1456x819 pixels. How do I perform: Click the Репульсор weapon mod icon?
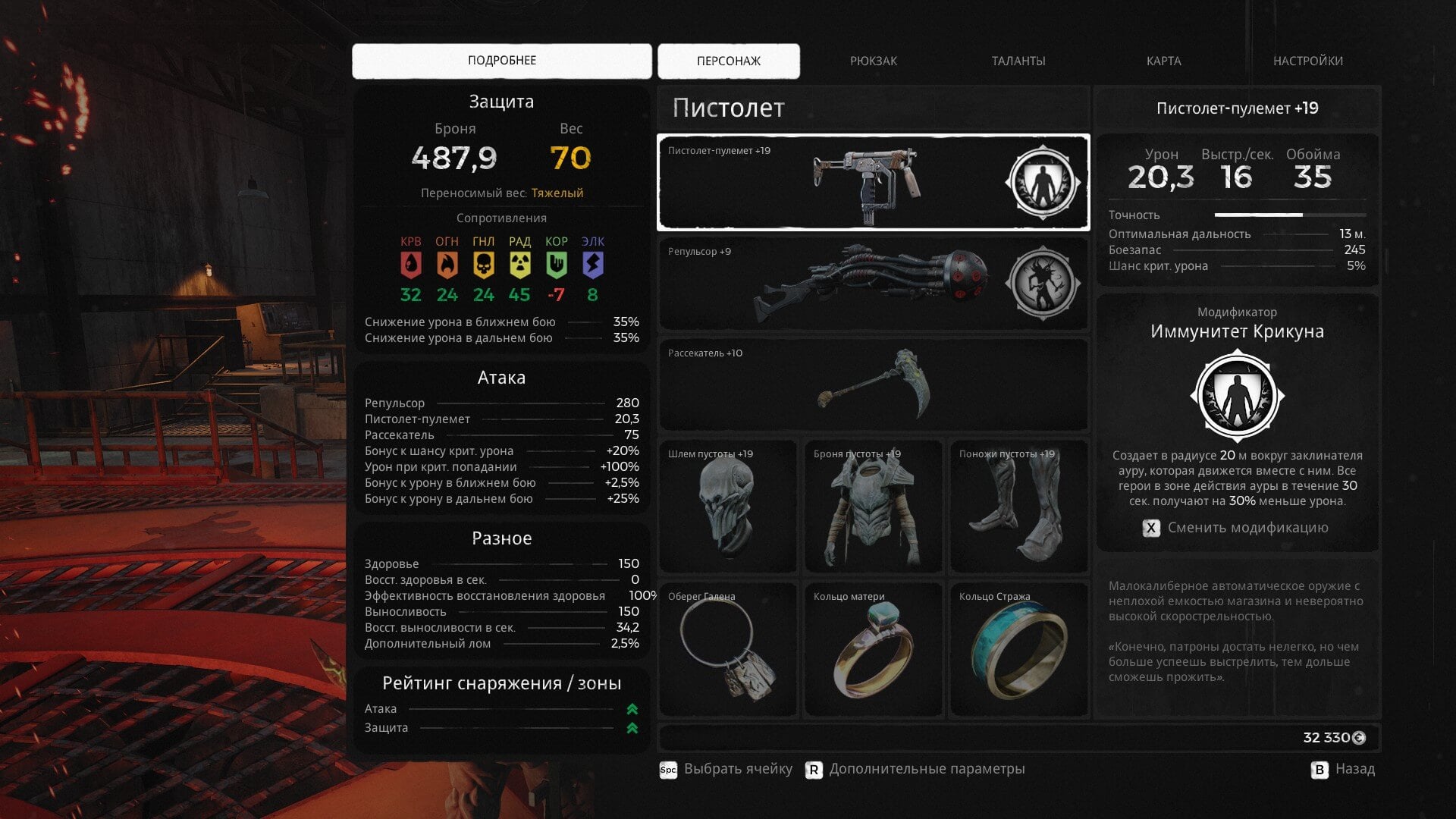[x=1042, y=284]
